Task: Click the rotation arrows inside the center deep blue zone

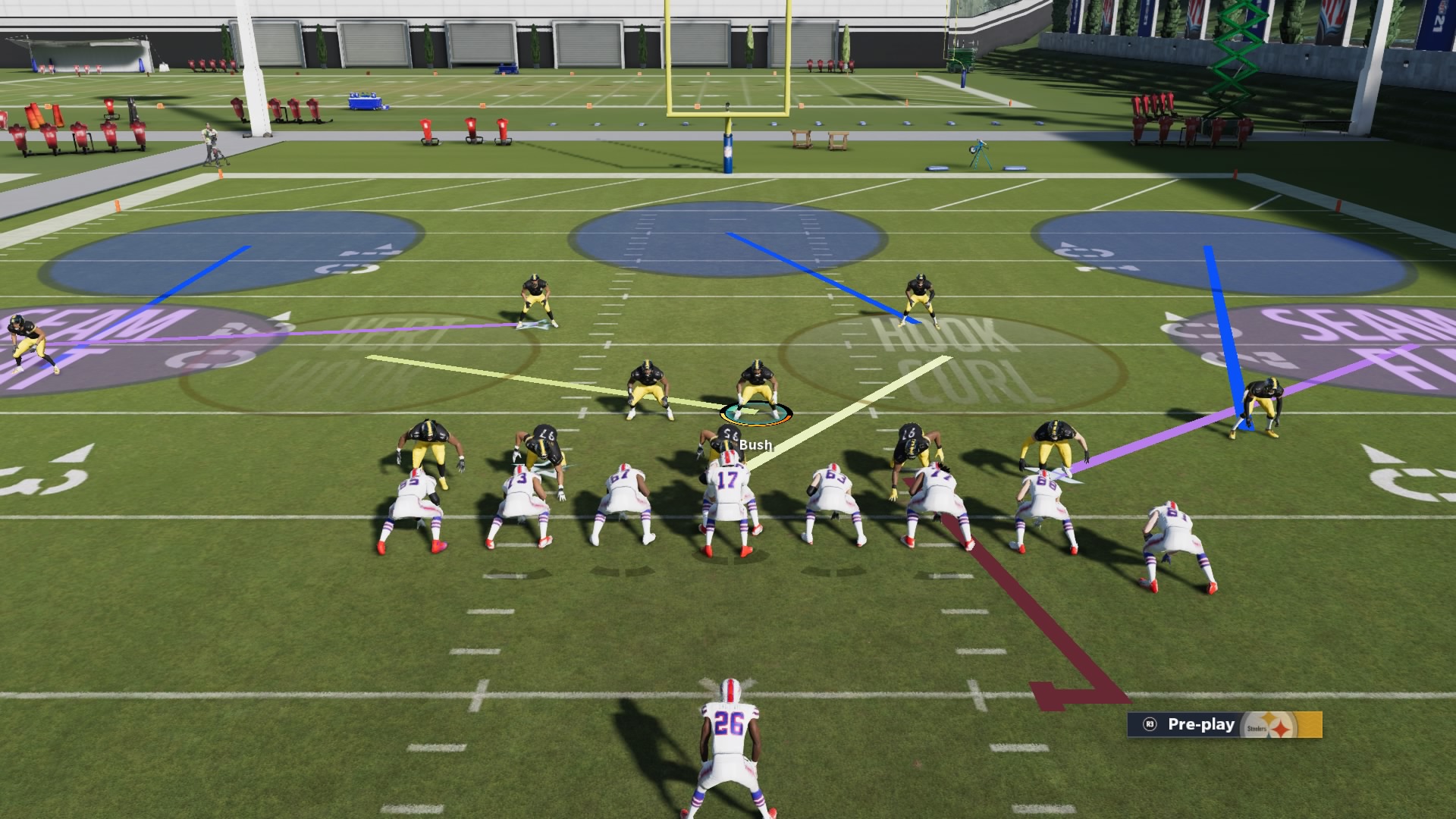Action: pos(728,243)
